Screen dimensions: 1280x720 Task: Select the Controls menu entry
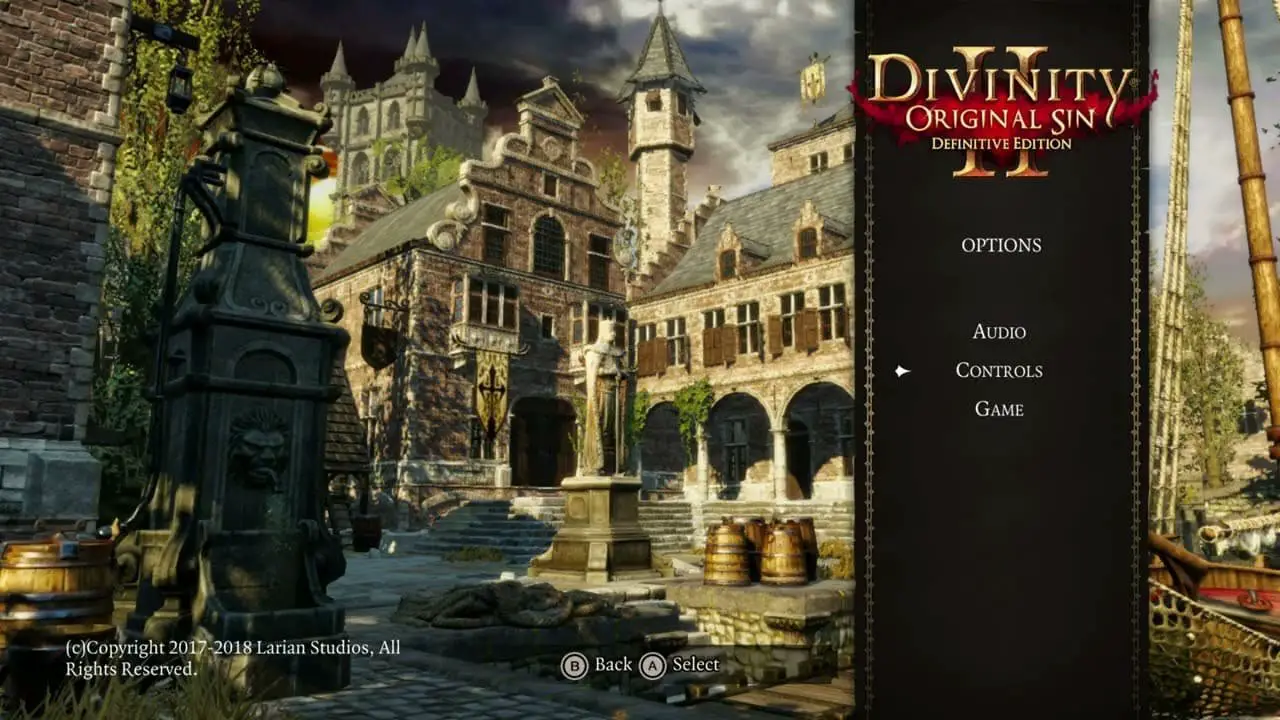999,371
